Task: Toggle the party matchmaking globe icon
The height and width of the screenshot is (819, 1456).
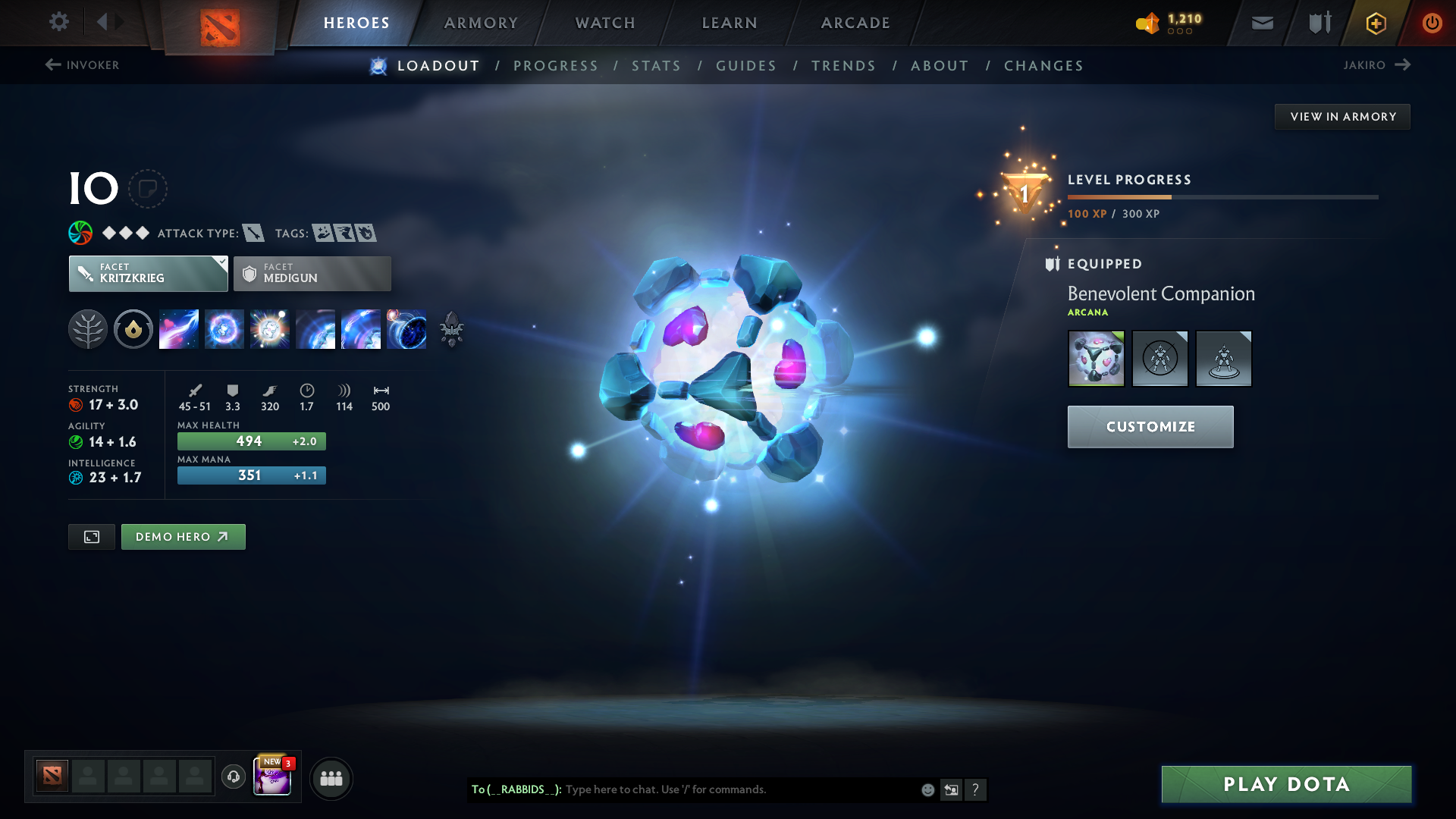Action: click(x=331, y=778)
